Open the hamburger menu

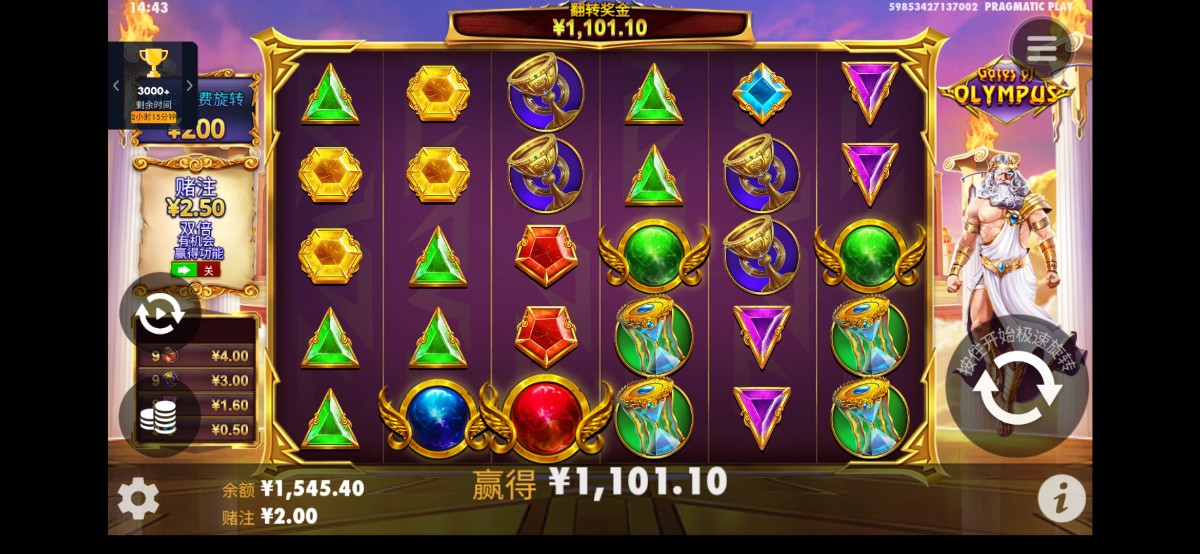(x=1041, y=47)
